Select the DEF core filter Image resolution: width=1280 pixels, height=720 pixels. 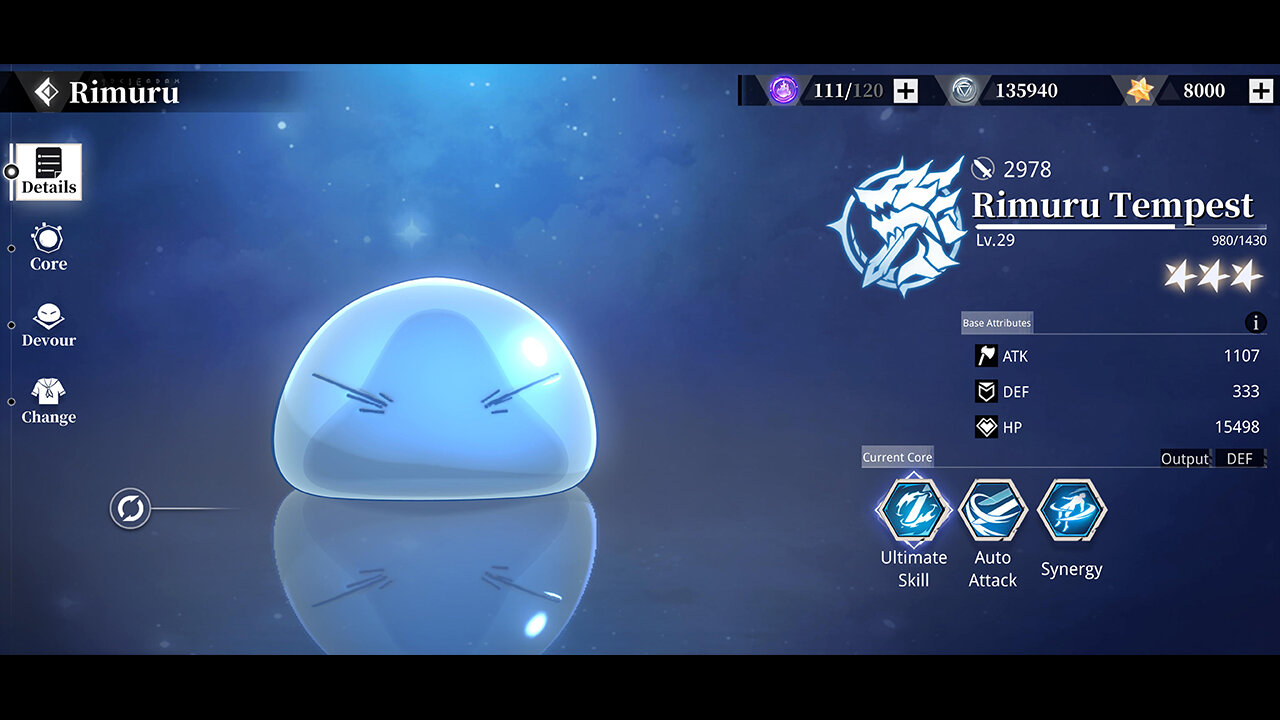coord(1239,459)
